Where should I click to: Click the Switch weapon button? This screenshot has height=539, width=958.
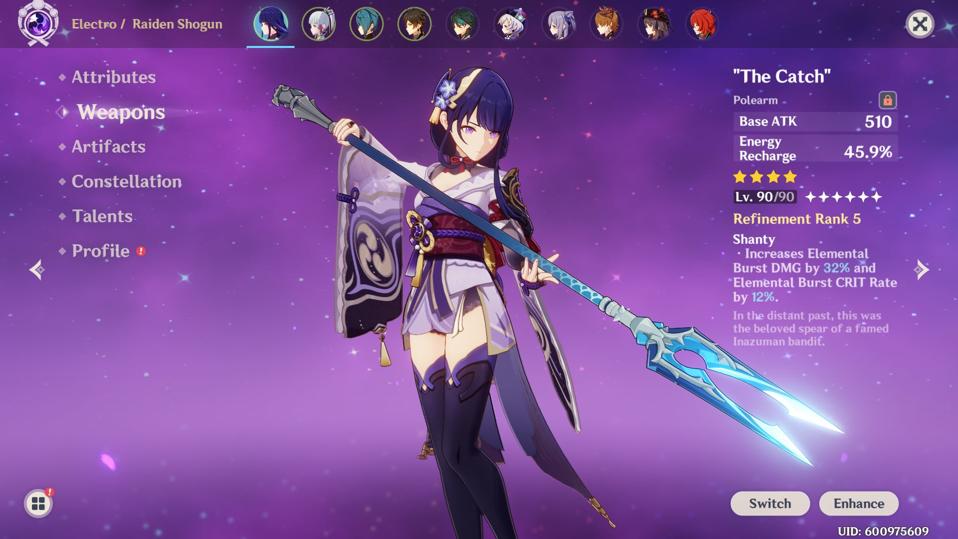769,503
